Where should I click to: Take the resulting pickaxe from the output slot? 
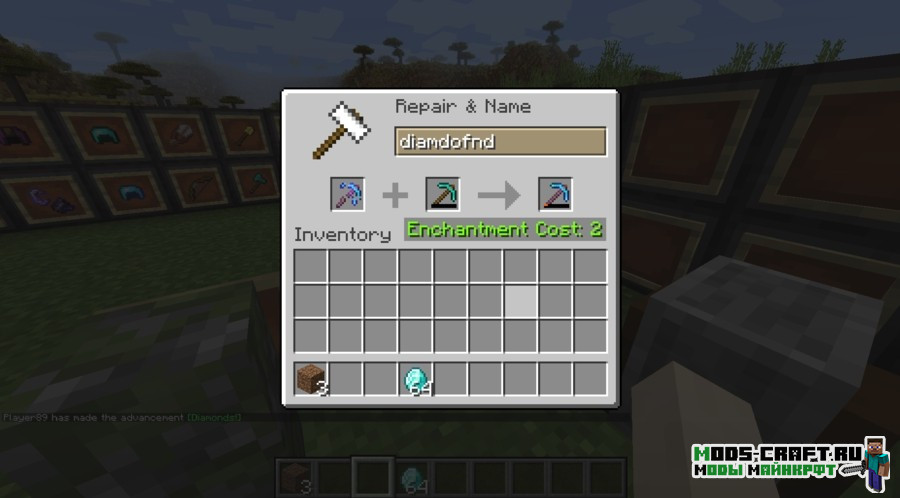coord(554,194)
